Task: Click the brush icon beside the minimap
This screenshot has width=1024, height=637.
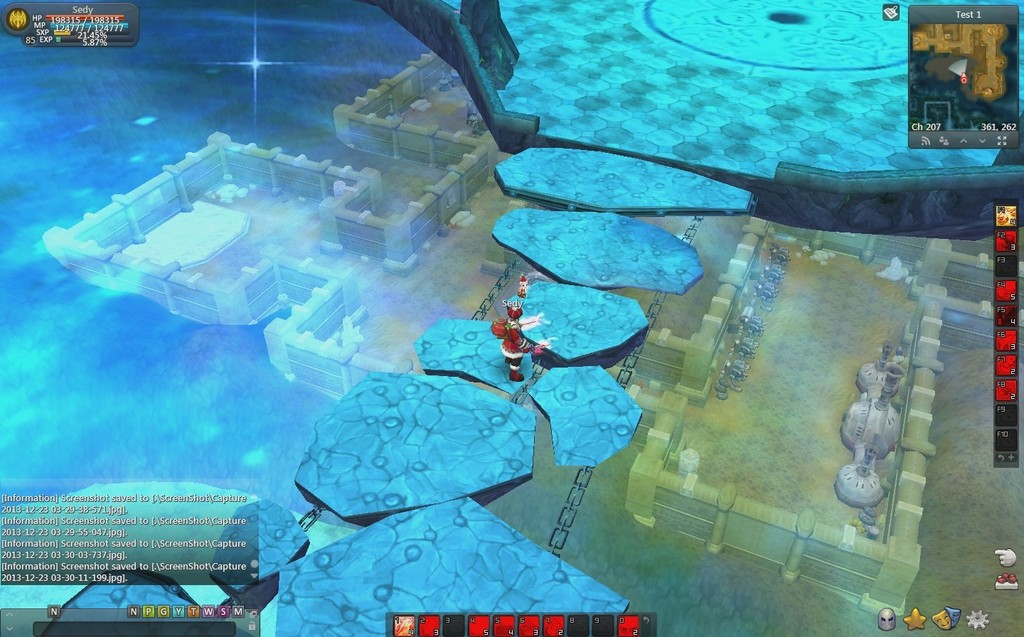Action: pyautogui.click(x=891, y=12)
